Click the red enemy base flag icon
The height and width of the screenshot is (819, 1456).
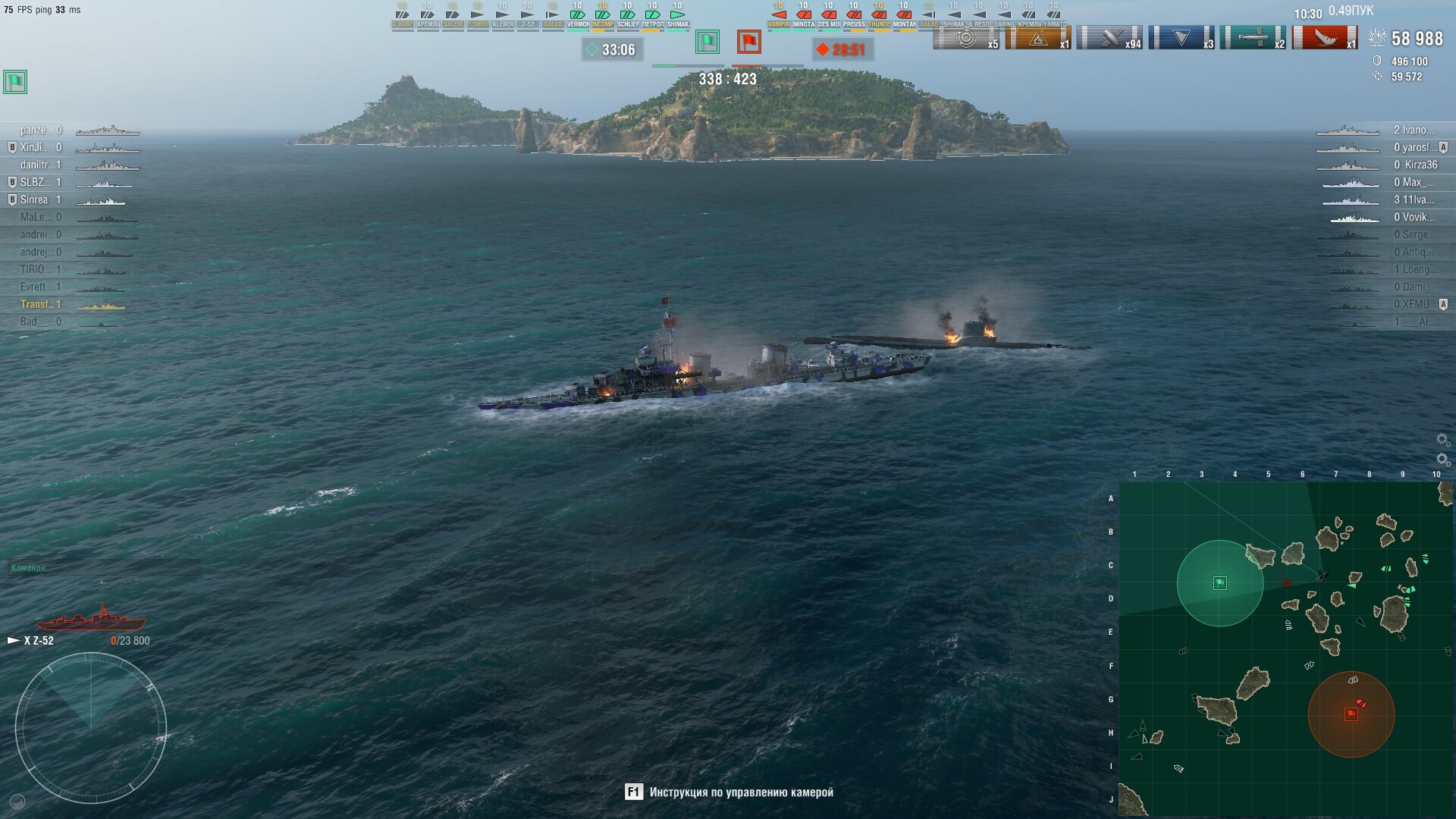[748, 42]
